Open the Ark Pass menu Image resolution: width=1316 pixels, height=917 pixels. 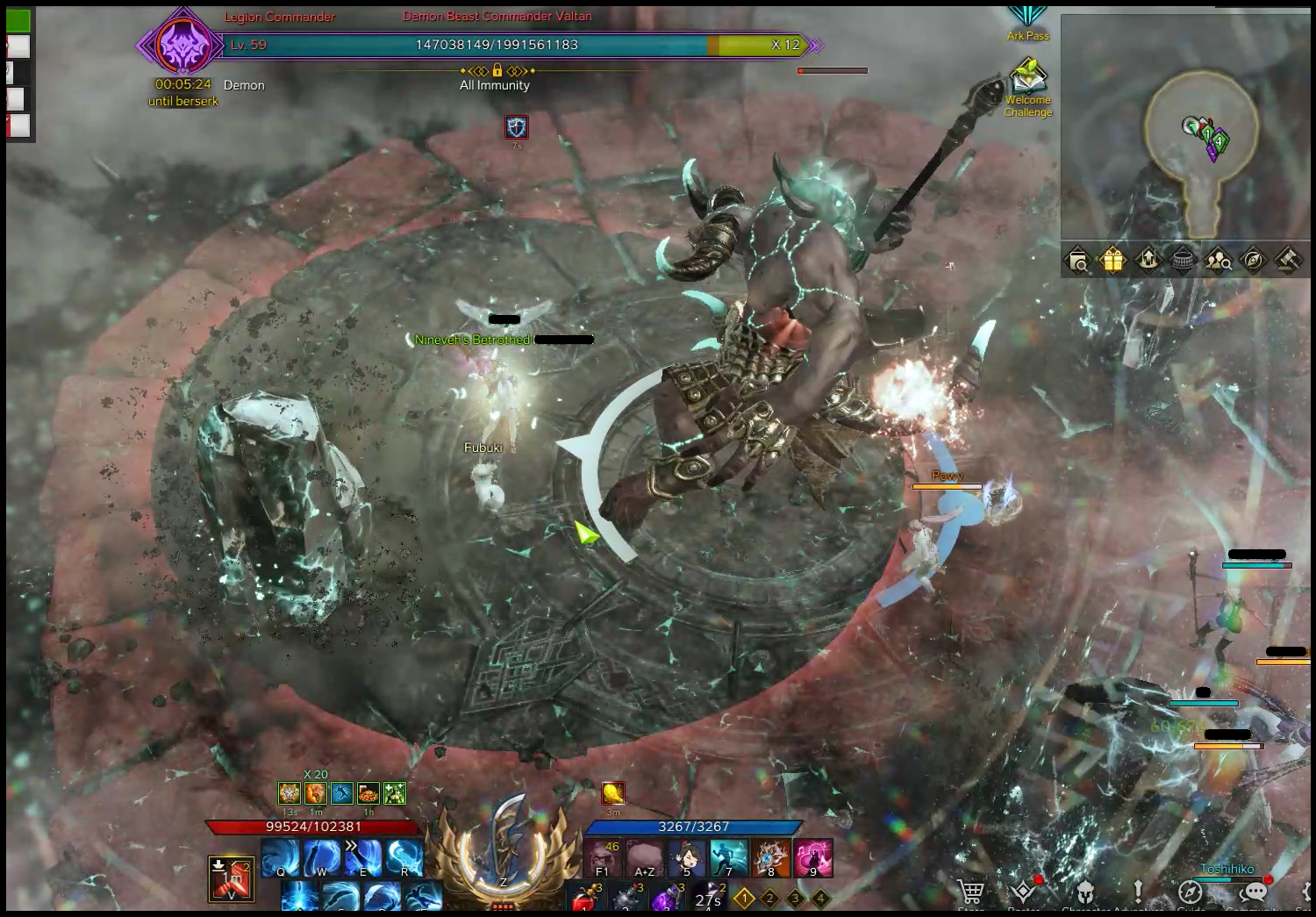(1027, 22)
